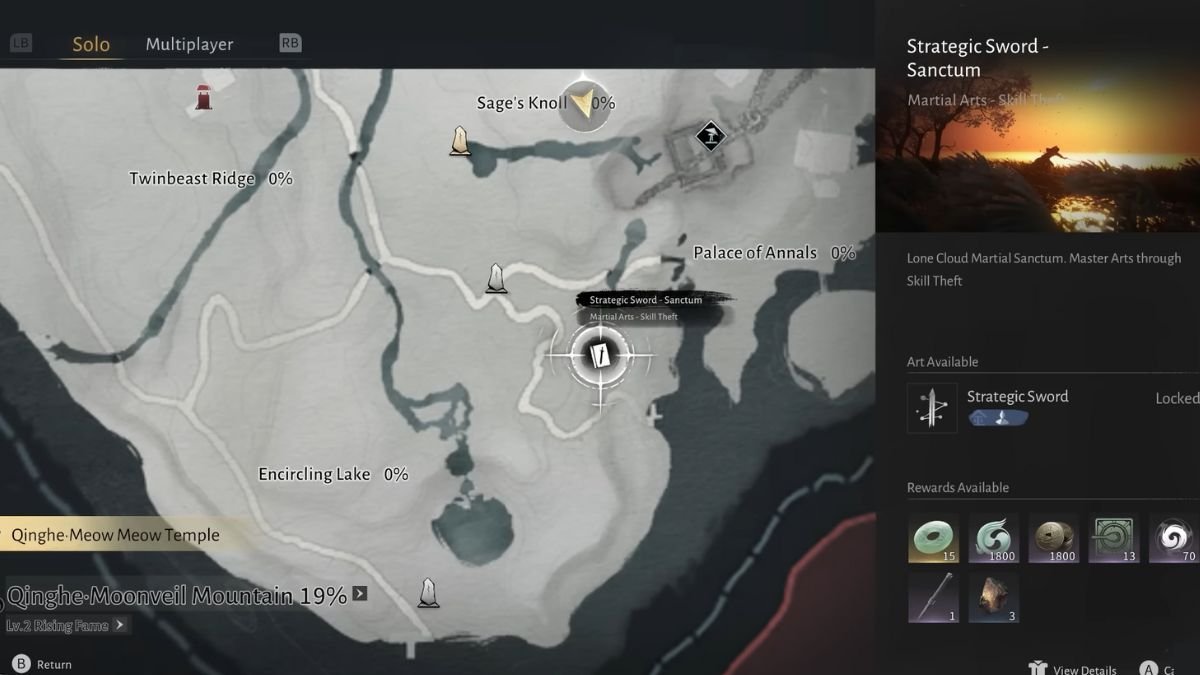Click the Return button
This screenshot has height=675, width=1200.
[44, 664]
